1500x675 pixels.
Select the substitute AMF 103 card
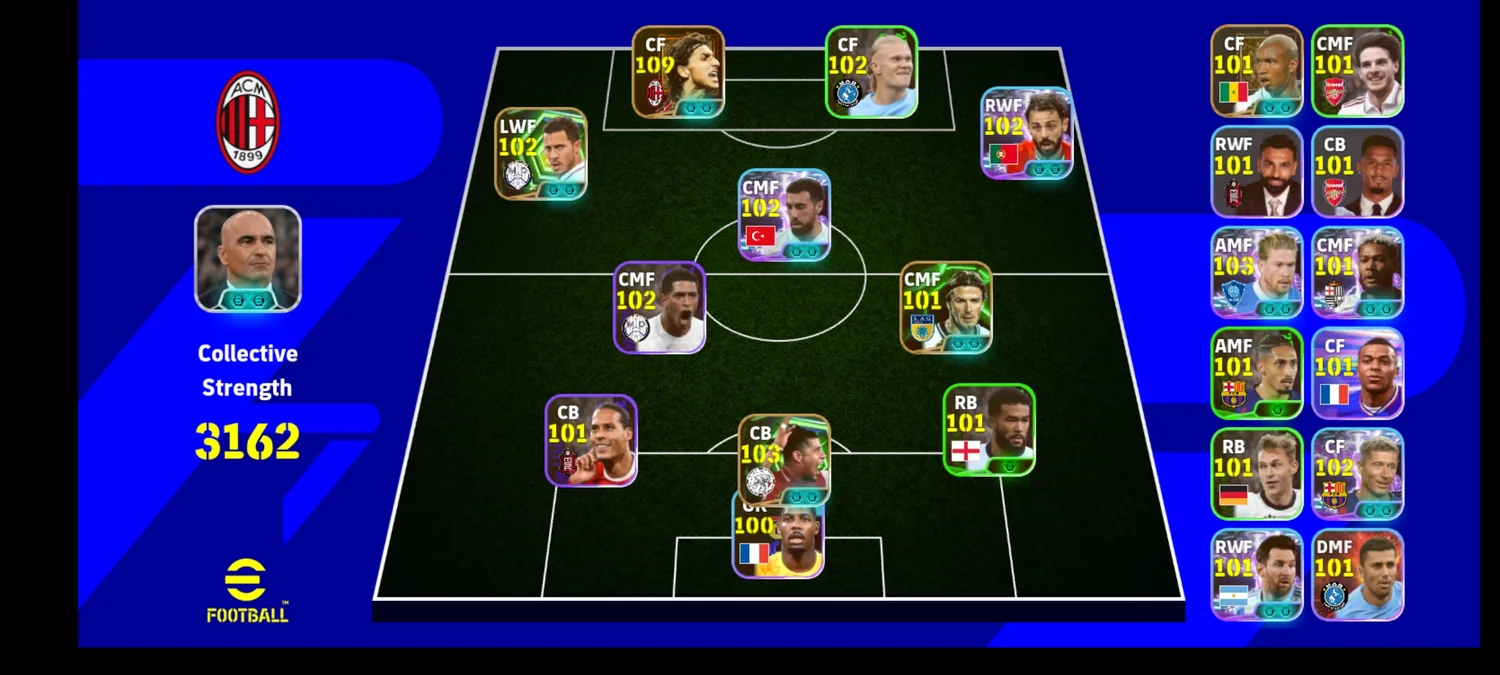1257,272
